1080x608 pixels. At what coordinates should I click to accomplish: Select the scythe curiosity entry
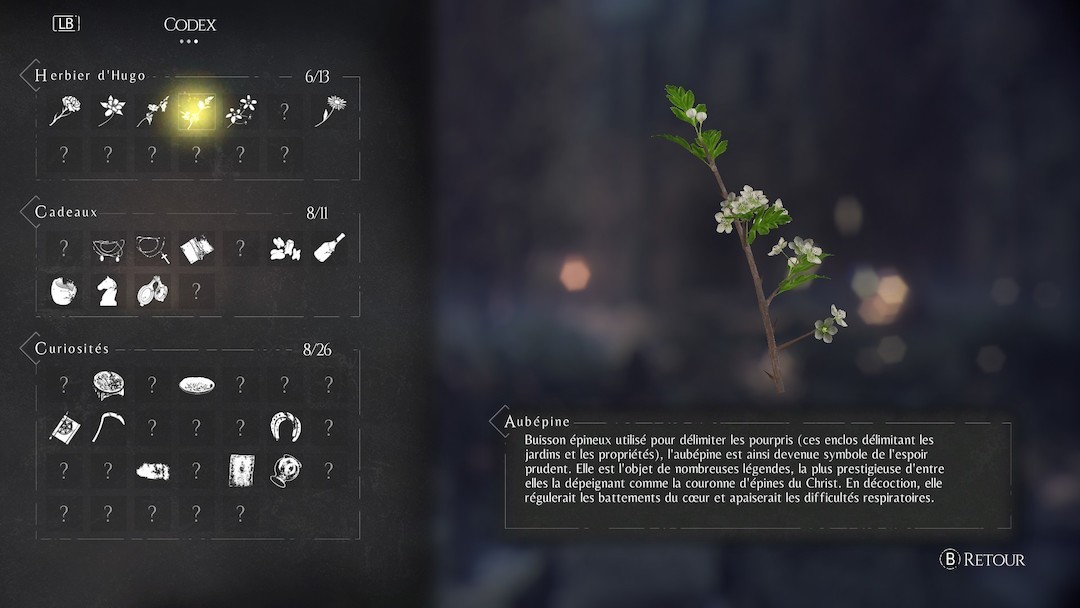click(108, 427)
